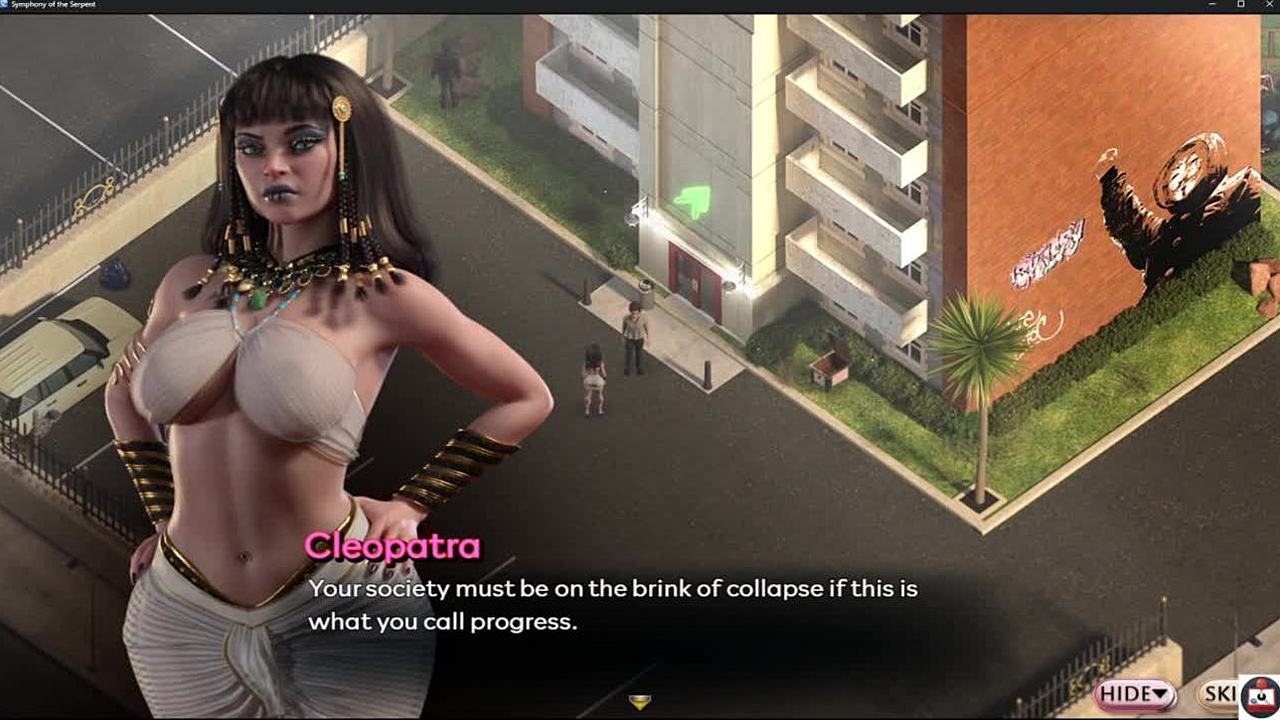Skip the dialogue with the SKIP button

[x=1219, y=693]
